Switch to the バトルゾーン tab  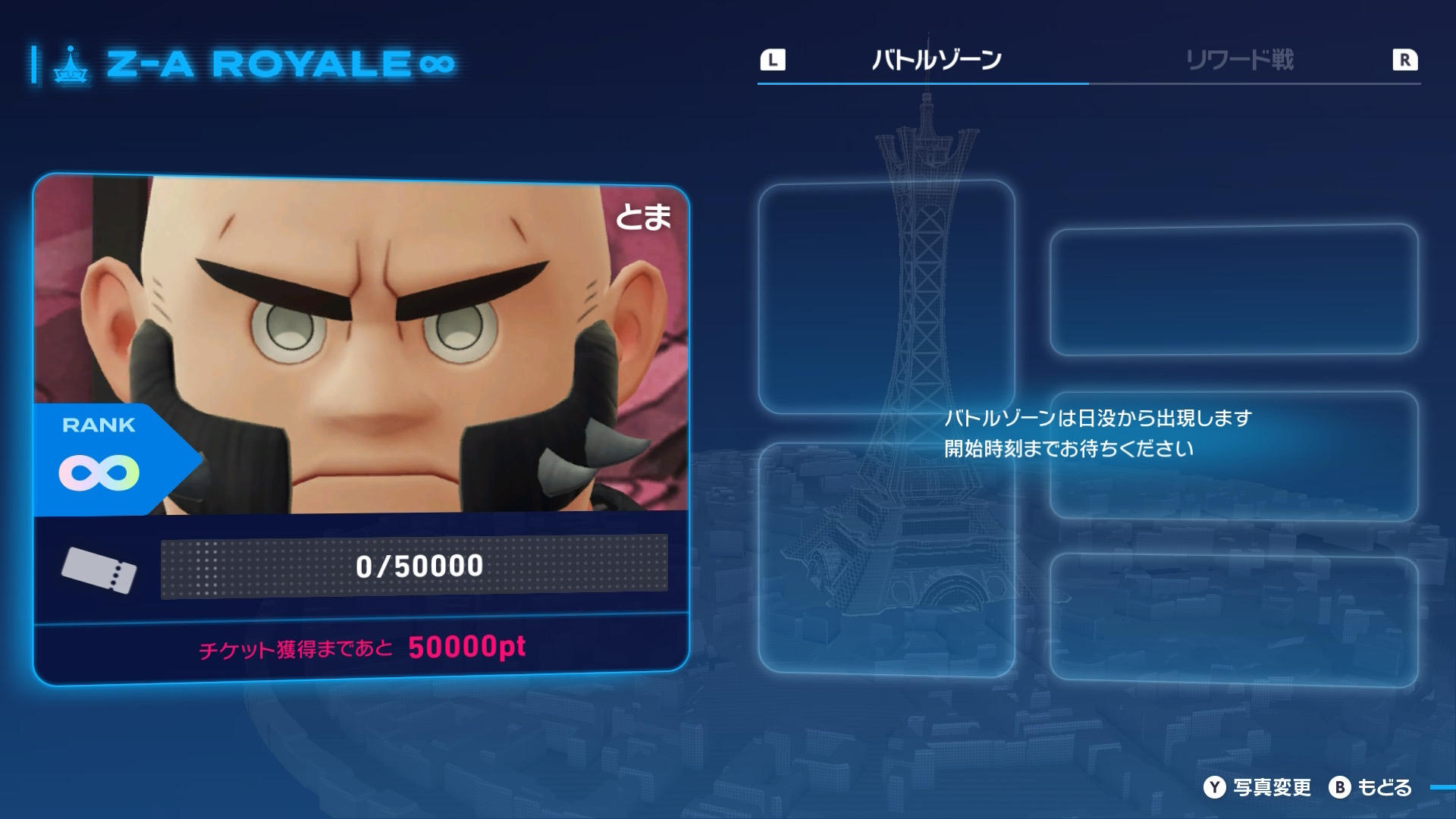click(937, 60)
